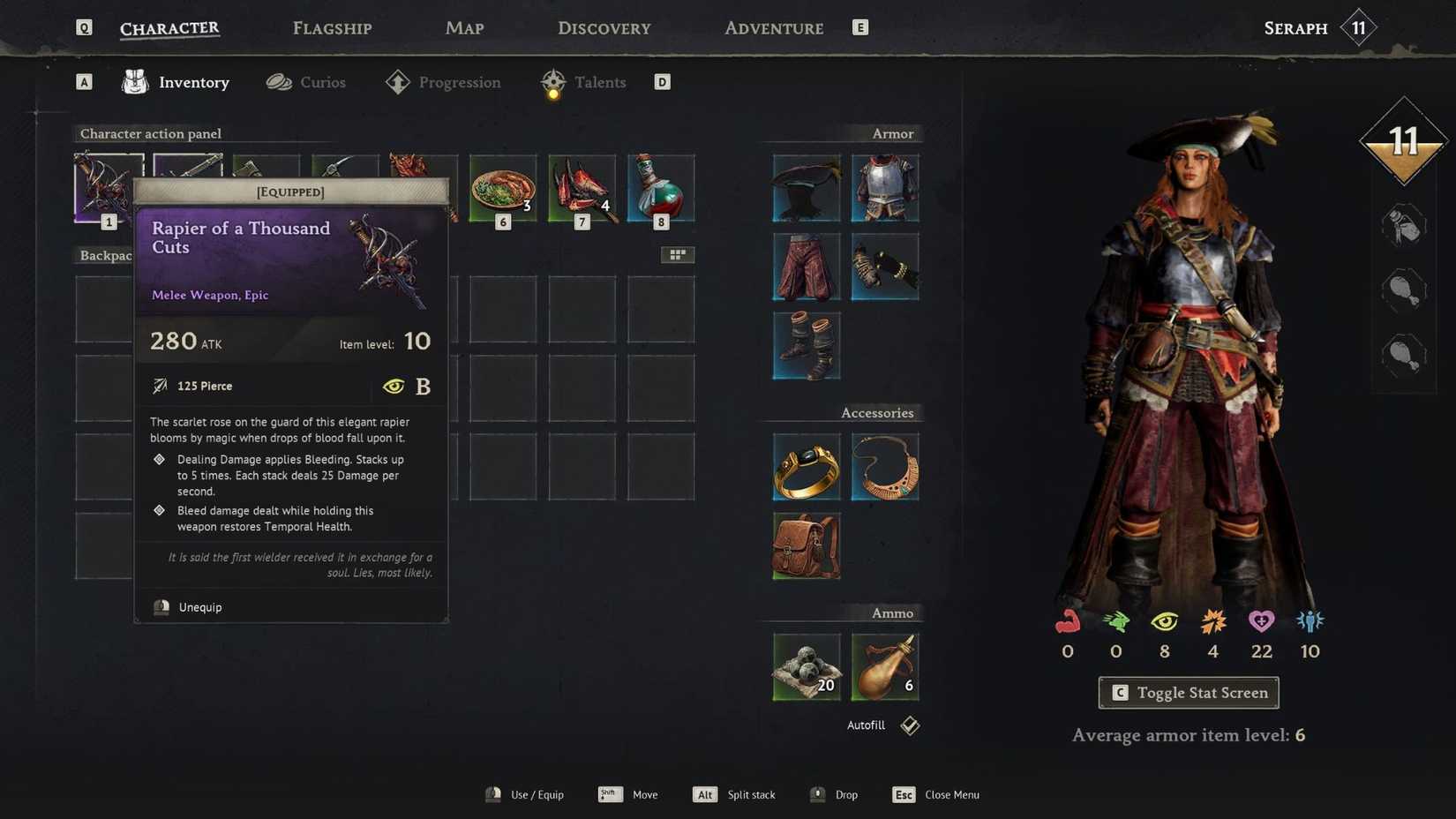Screen dimensions: 1456x819
Task: Select the potion in hotbar slot 8
Action: click(660, 186)
